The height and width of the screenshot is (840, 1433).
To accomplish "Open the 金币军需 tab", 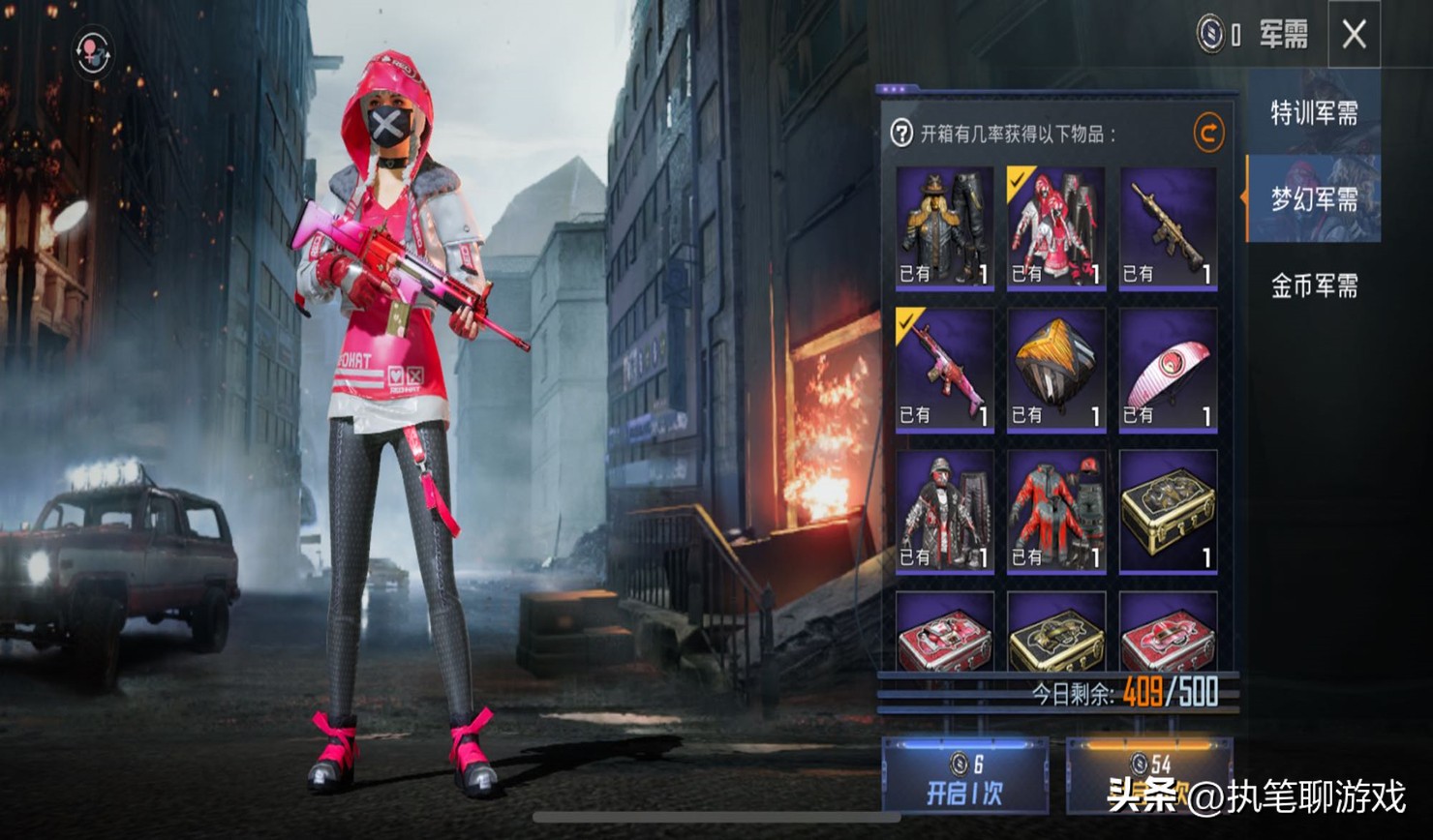I will tap(1314, 285).
